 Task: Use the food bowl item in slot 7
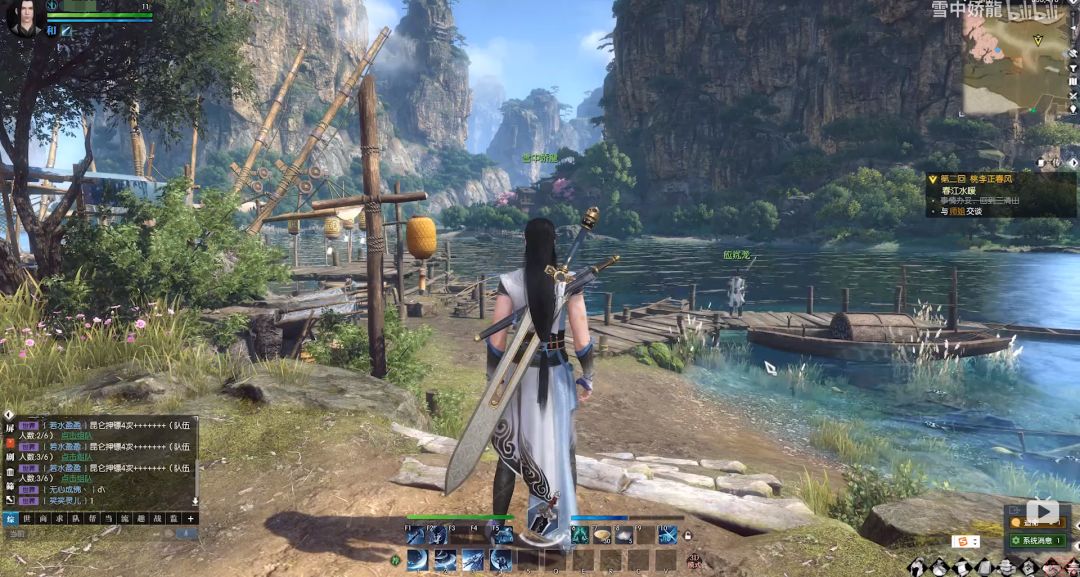(602, 536)
